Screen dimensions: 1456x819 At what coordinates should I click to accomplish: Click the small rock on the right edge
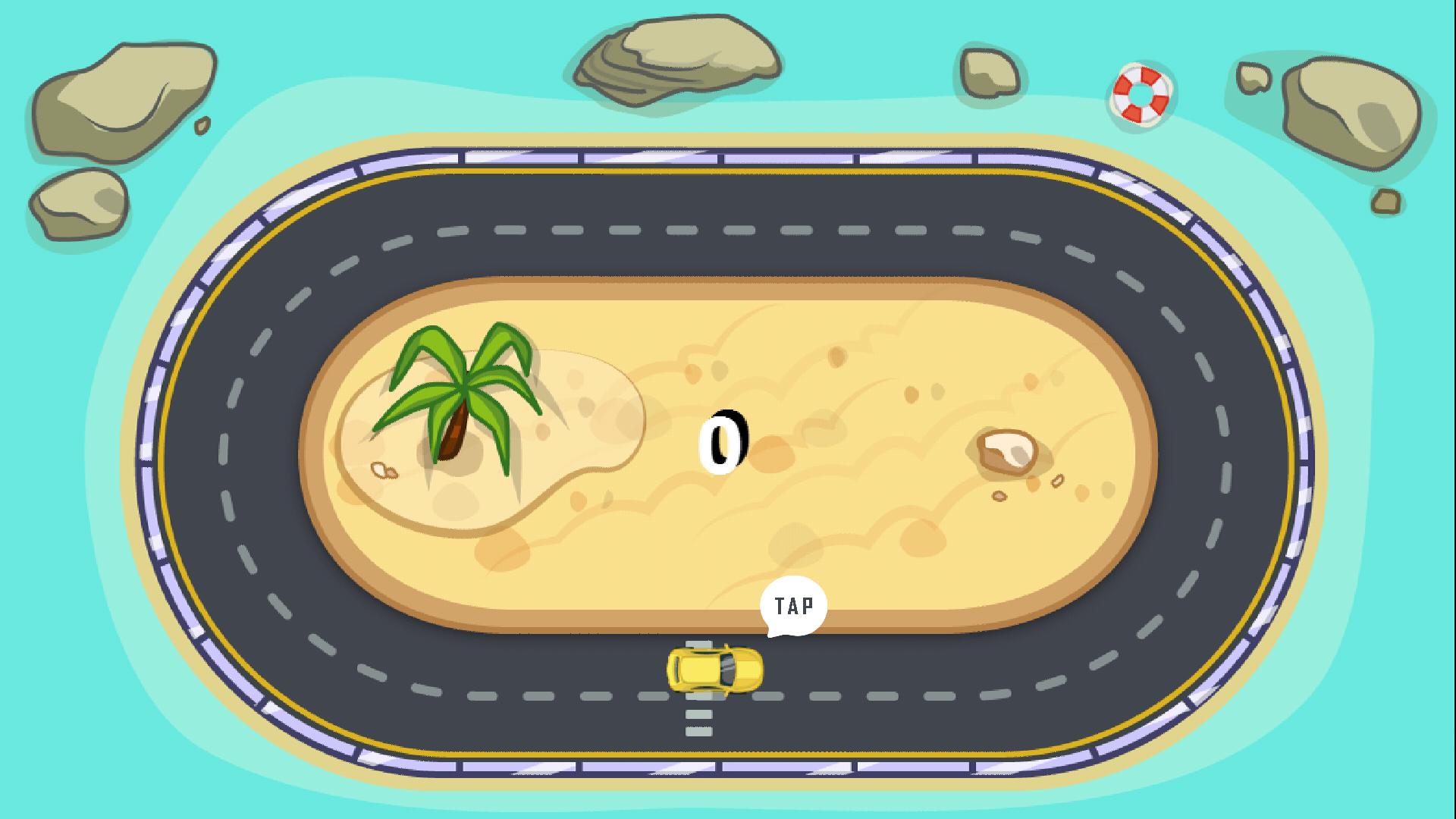coord(1385,199)
